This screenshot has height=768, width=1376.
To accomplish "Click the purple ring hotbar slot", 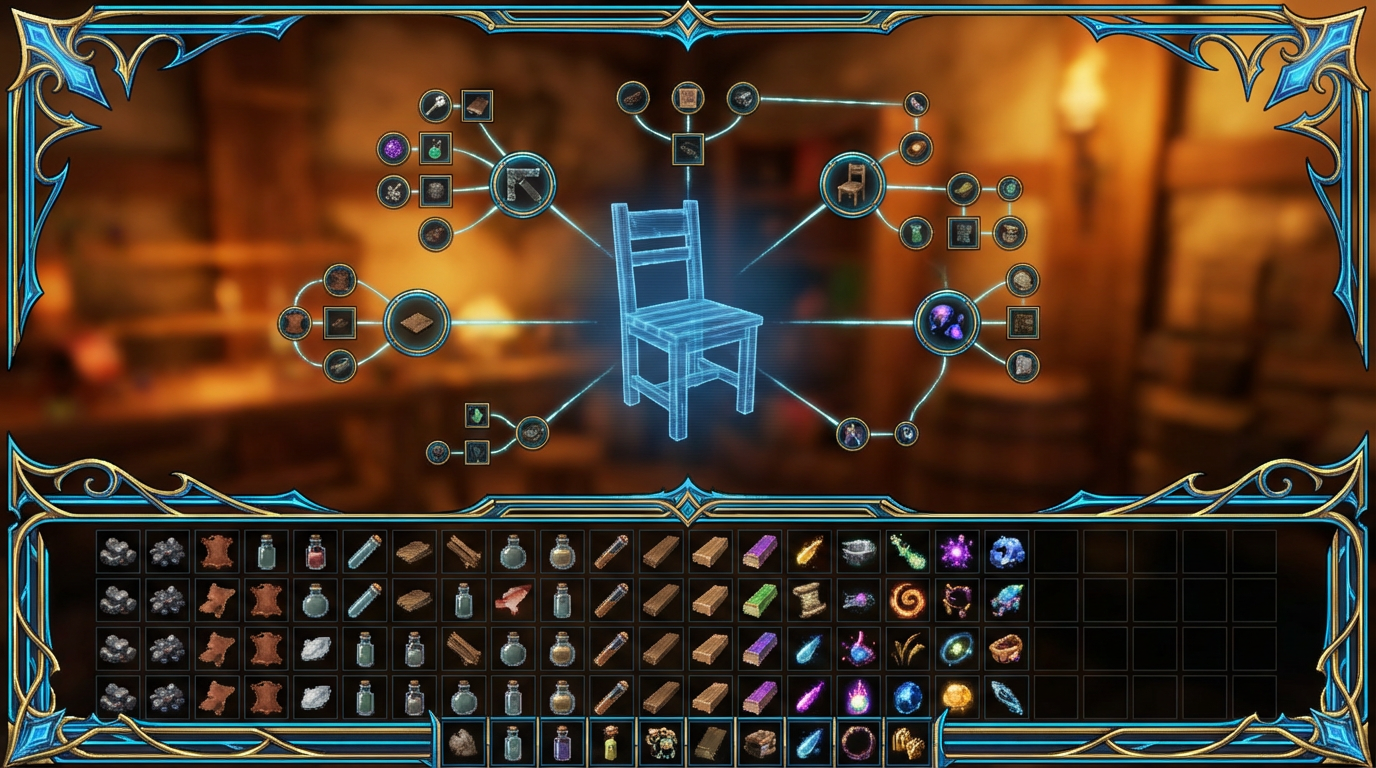I will point(858,743).
